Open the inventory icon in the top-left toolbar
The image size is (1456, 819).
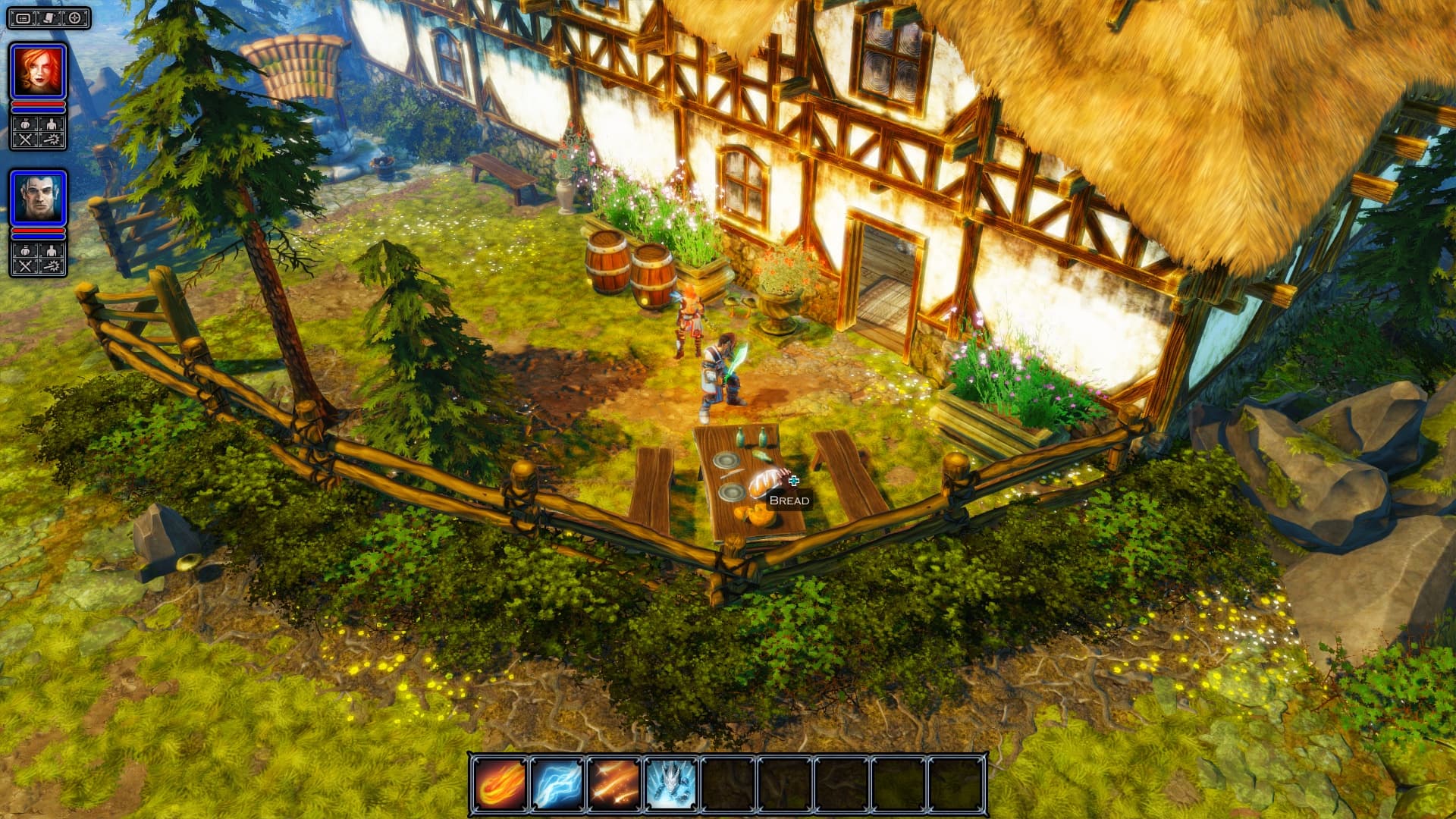[24, 17]
